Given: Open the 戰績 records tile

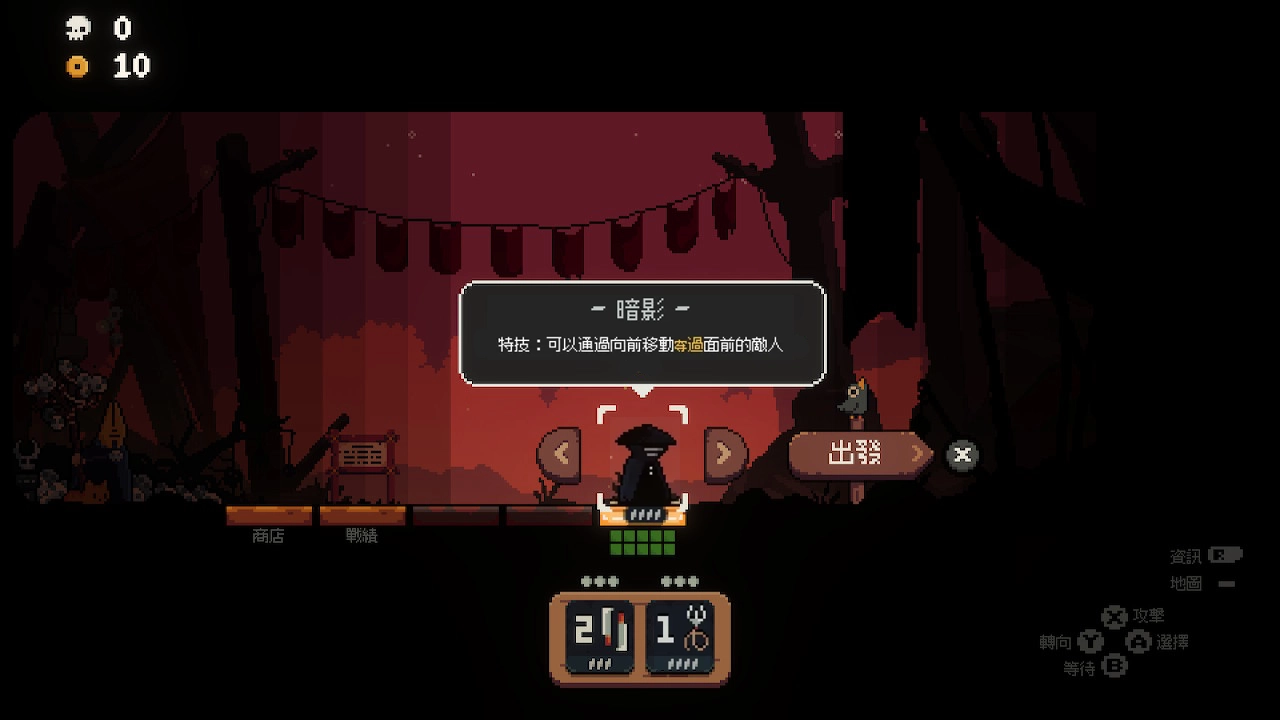Looking at the screenshot, I should coord(362,517).
